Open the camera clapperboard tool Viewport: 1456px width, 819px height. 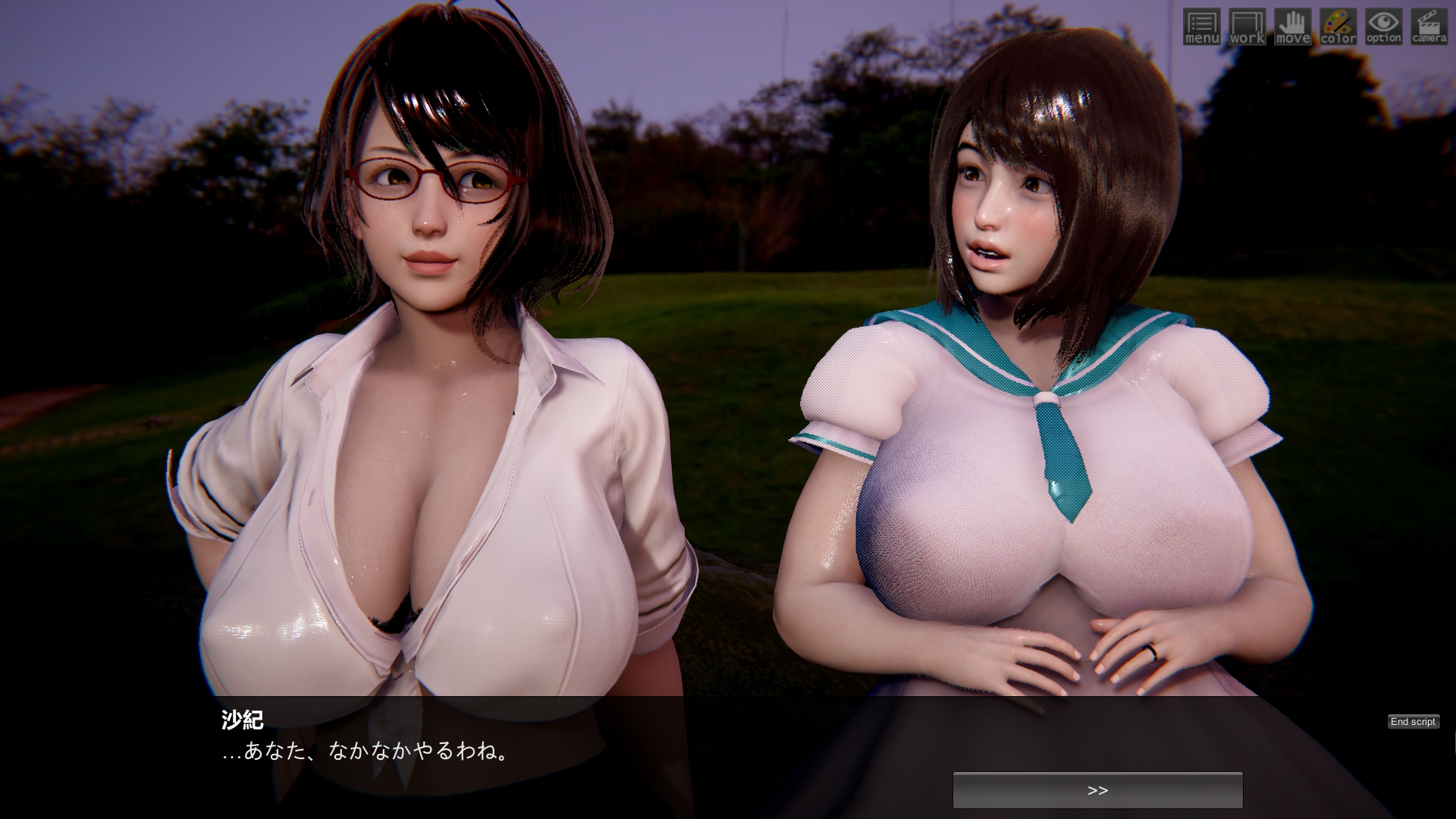coord(1429,27)
